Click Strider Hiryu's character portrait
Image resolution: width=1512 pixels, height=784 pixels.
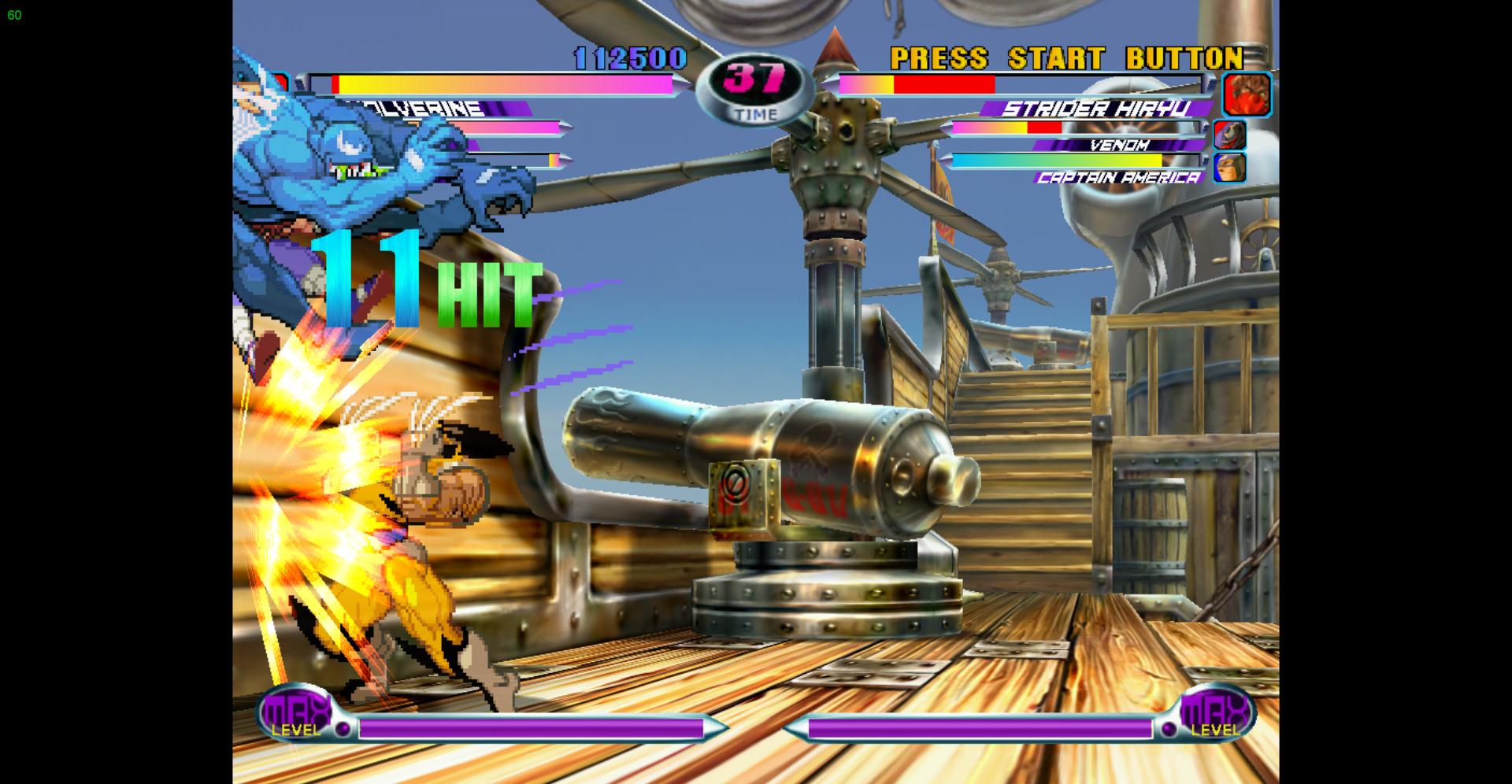[1247, 94]
